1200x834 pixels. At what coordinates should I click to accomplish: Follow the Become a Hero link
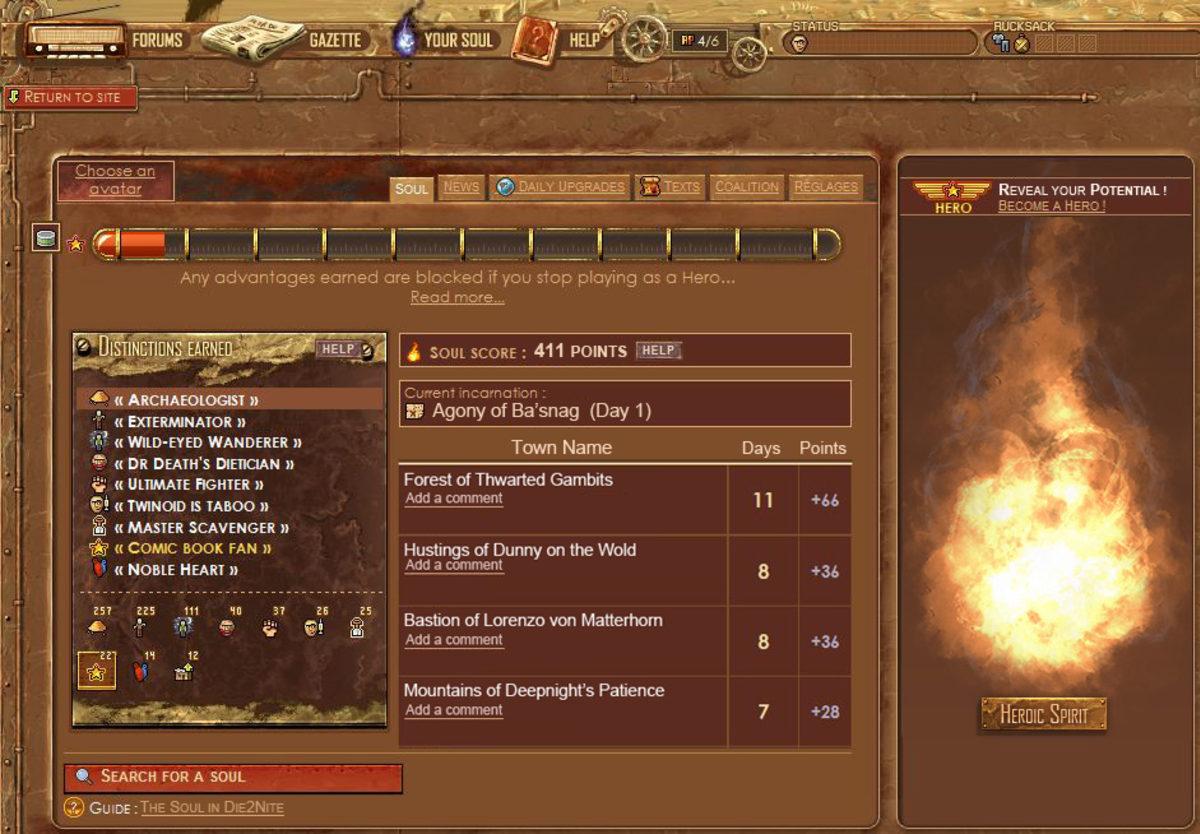point(1051,206)
